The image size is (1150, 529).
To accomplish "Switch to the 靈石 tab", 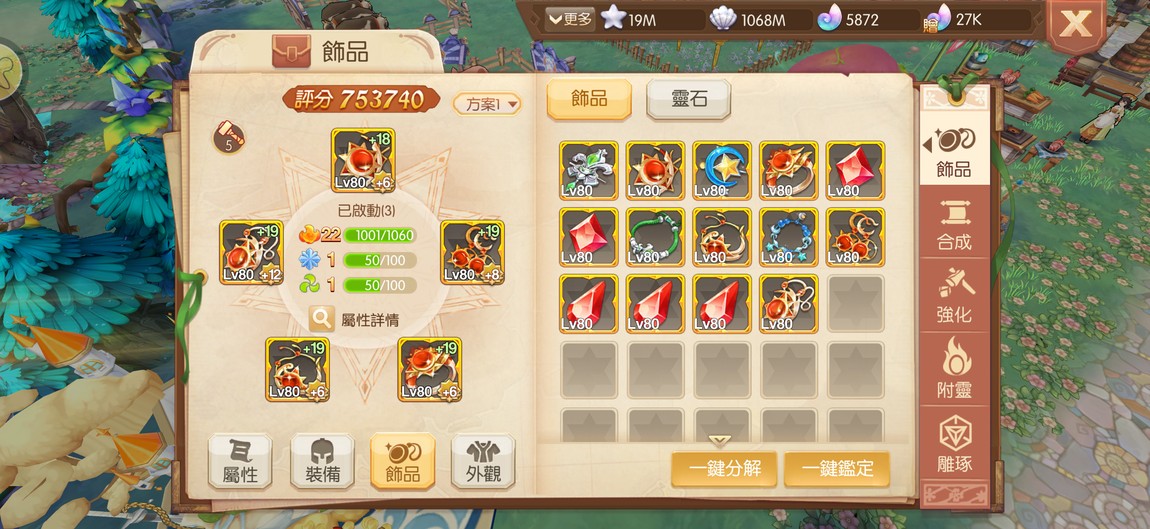I will (688, 100).
